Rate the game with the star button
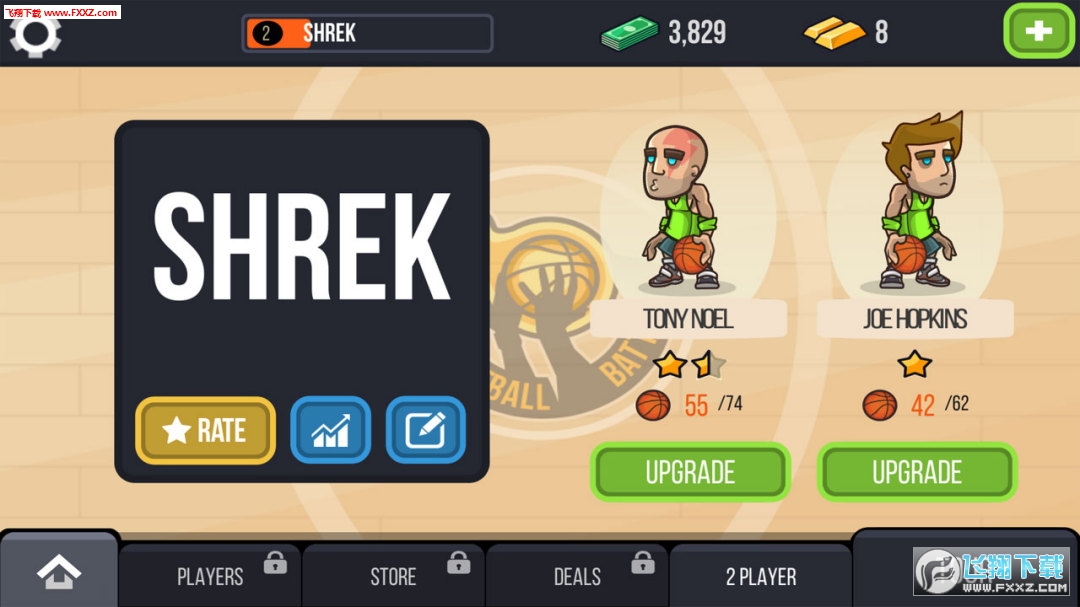This screenshot has height=607, width=1080. 205,430
